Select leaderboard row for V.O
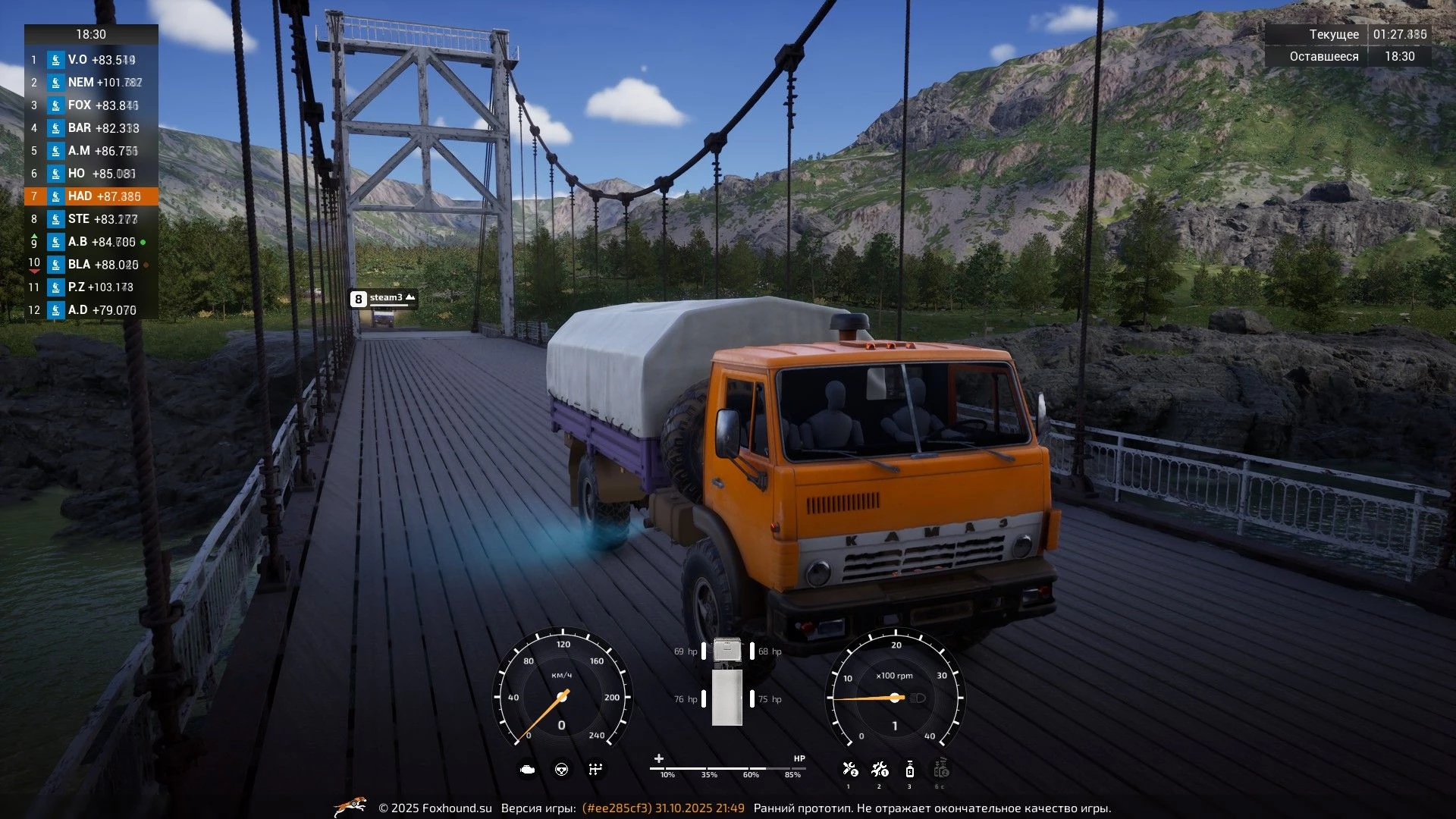This screenshot has width=1456, height=819. click(91, 60)
